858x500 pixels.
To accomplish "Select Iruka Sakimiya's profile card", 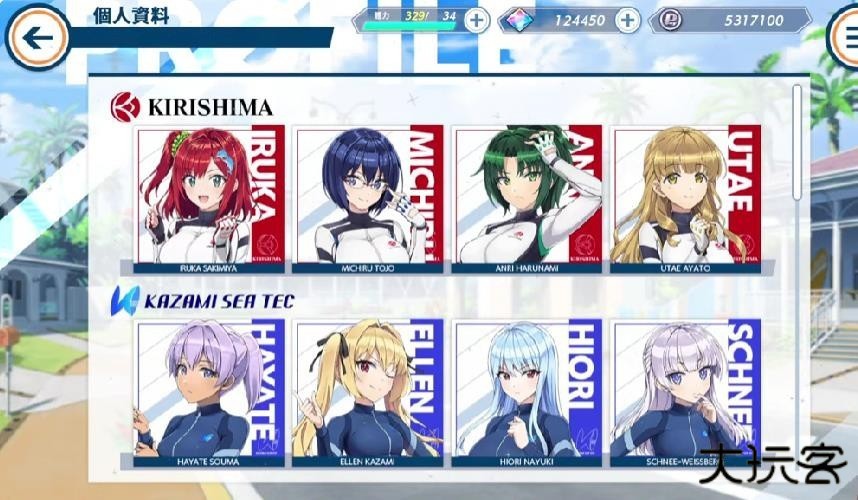I will [x=210, y=198].
